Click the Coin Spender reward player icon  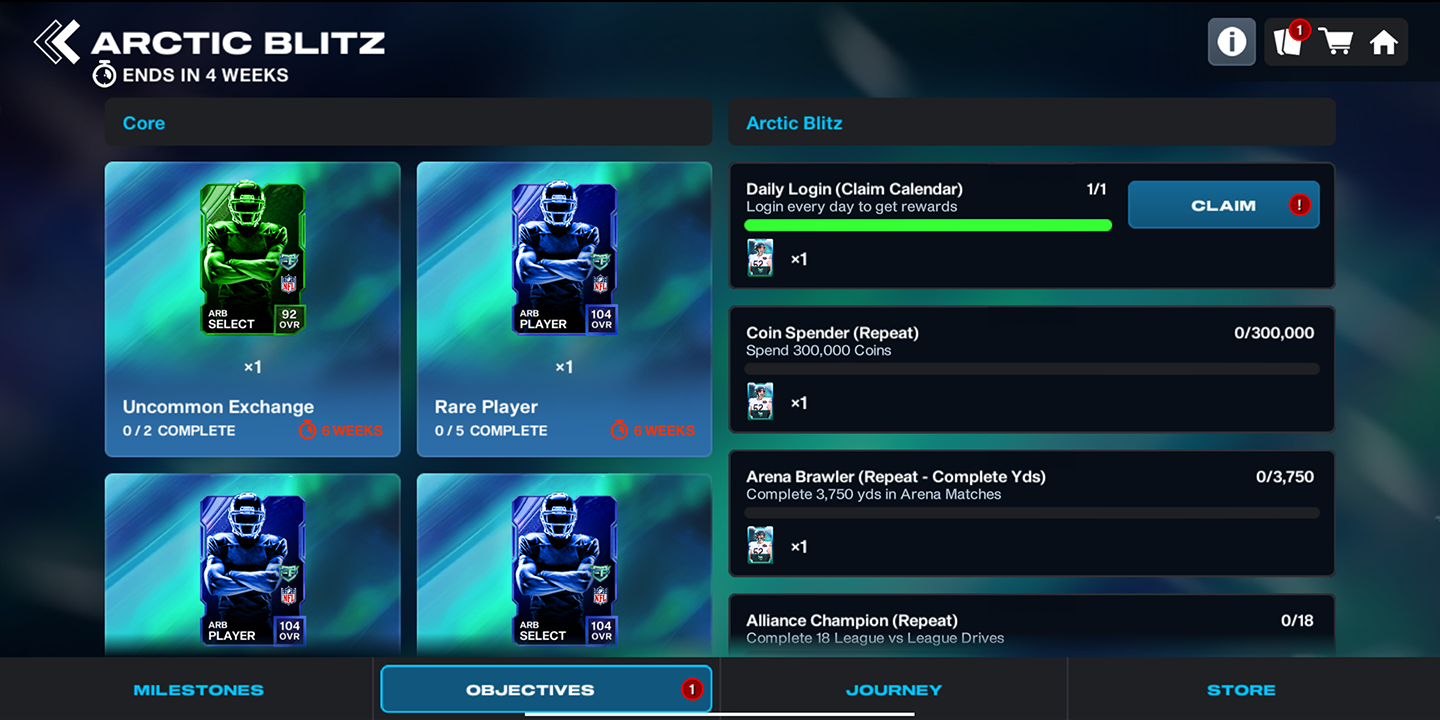pos(760,401)
